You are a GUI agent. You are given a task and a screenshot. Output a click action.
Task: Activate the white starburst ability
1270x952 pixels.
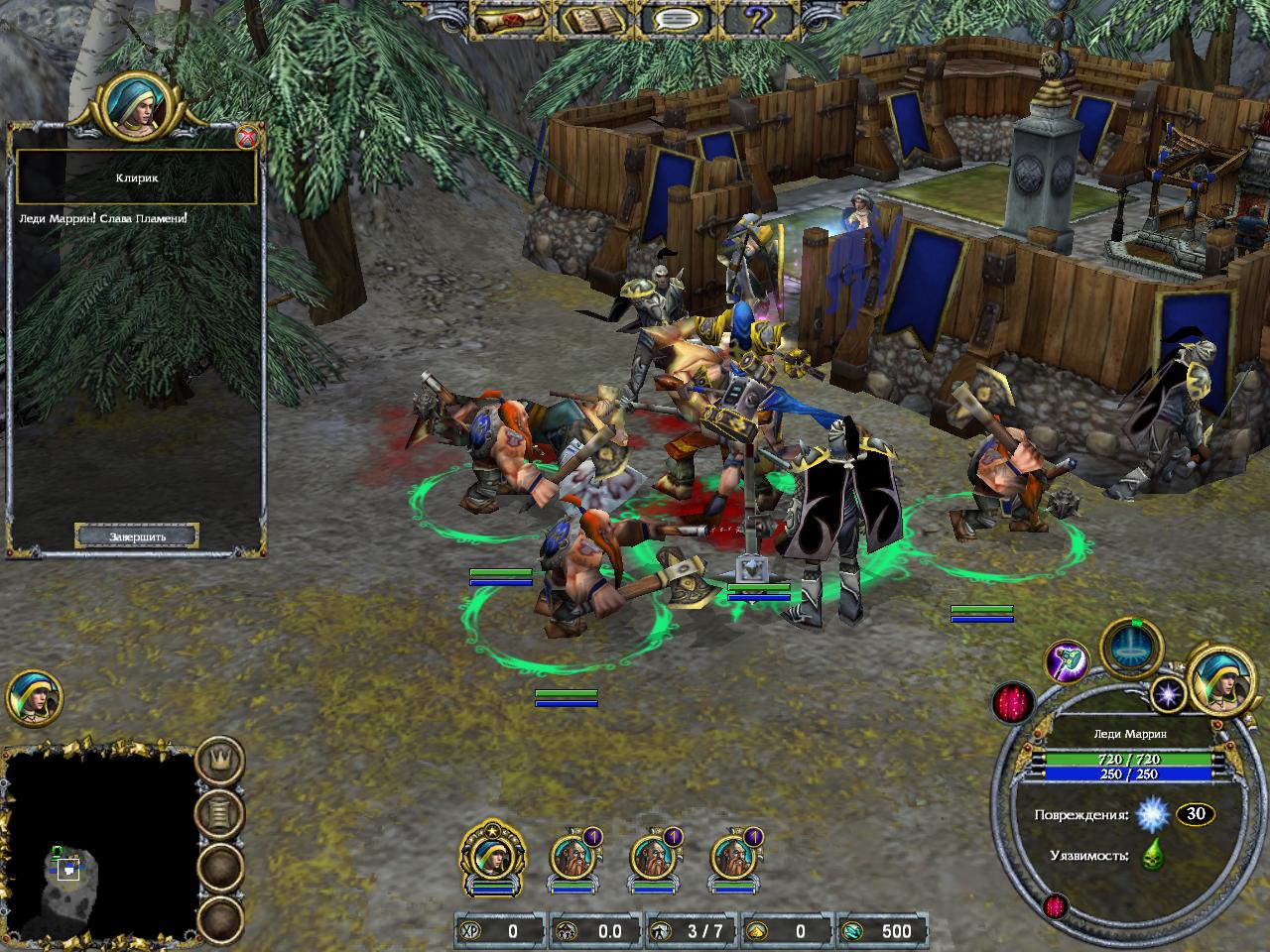tap(1167, 693)
